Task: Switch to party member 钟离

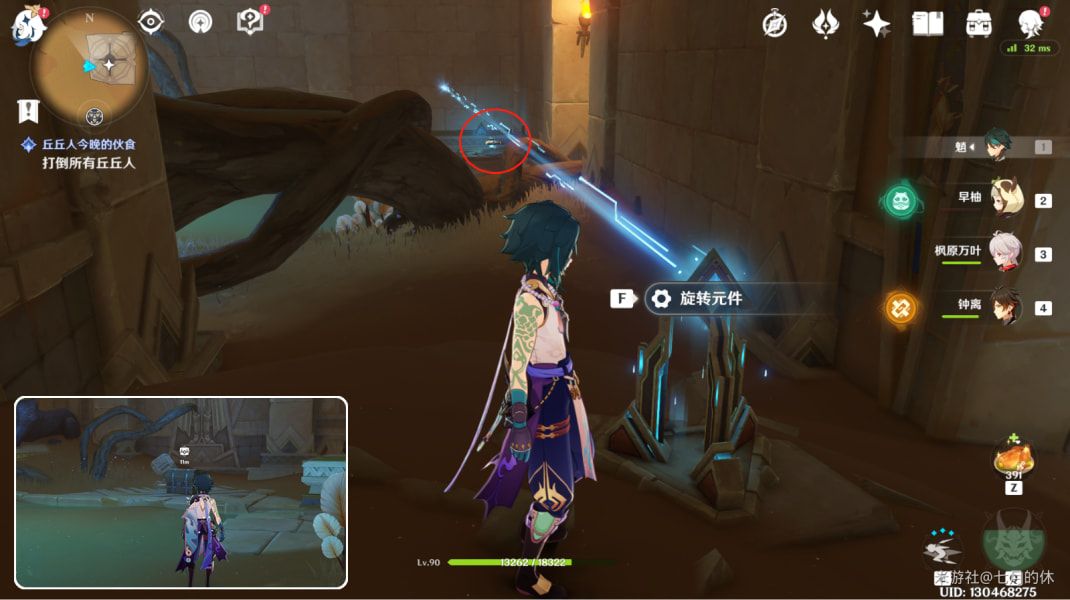Action: pos(1005,306)
